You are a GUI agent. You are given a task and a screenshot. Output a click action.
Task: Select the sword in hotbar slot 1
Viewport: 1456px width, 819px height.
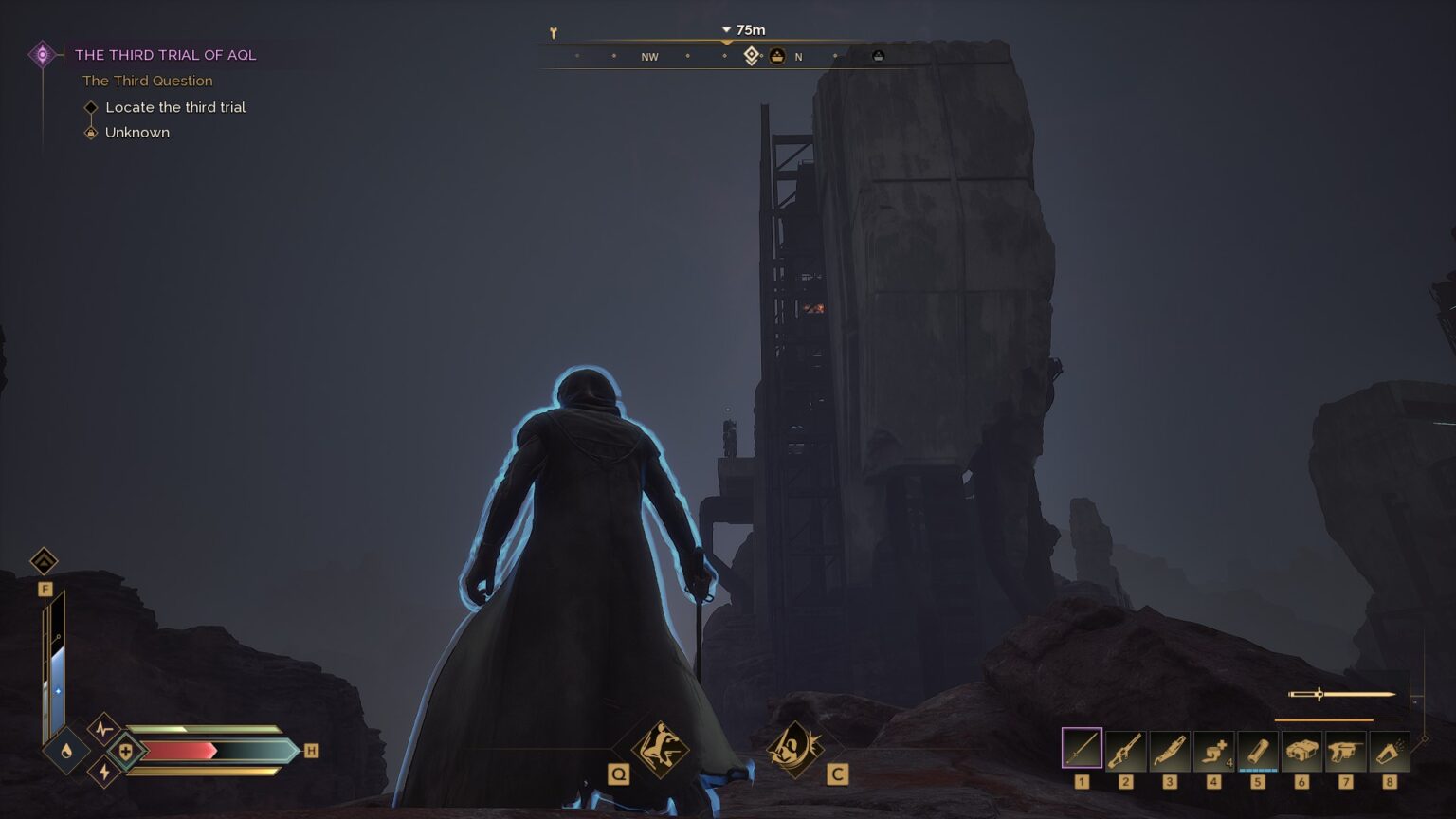point(1082,749)
